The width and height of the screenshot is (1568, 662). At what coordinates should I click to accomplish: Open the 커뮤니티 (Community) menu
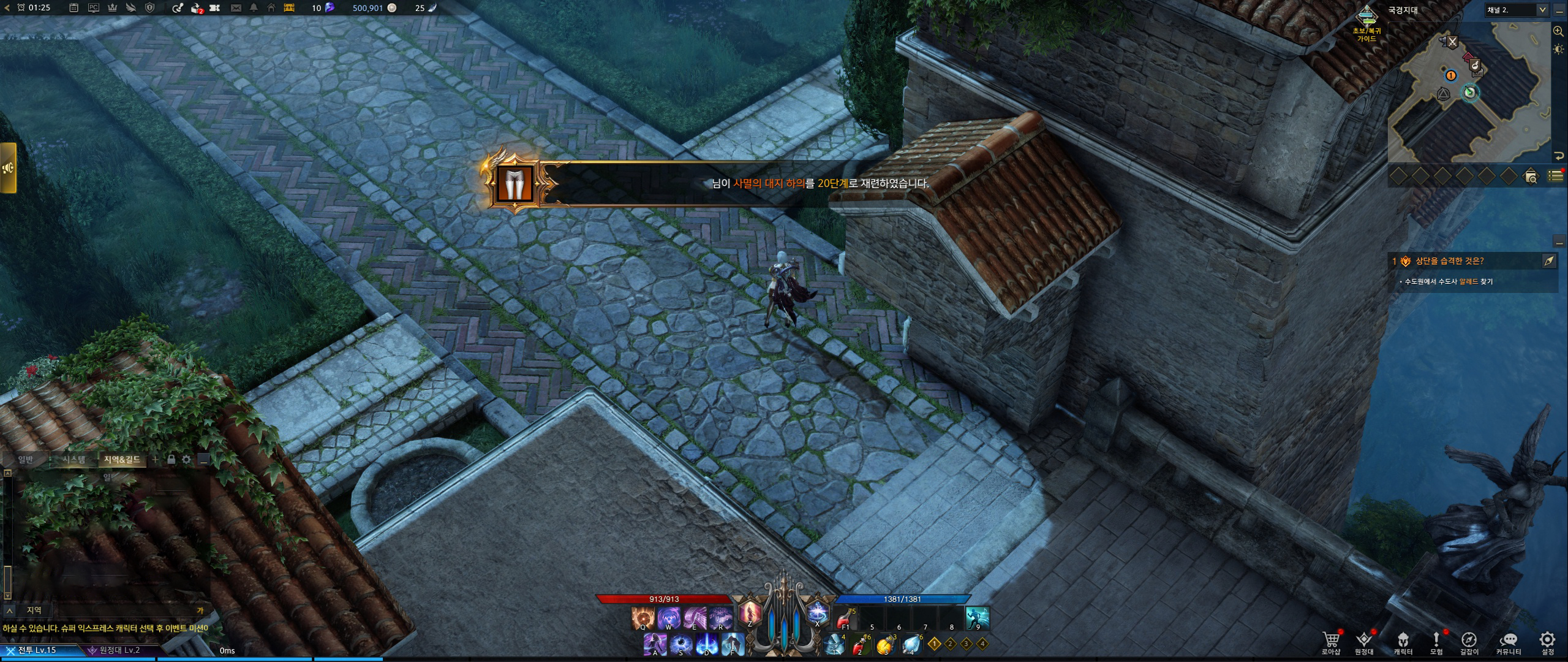pos(1509,640)
